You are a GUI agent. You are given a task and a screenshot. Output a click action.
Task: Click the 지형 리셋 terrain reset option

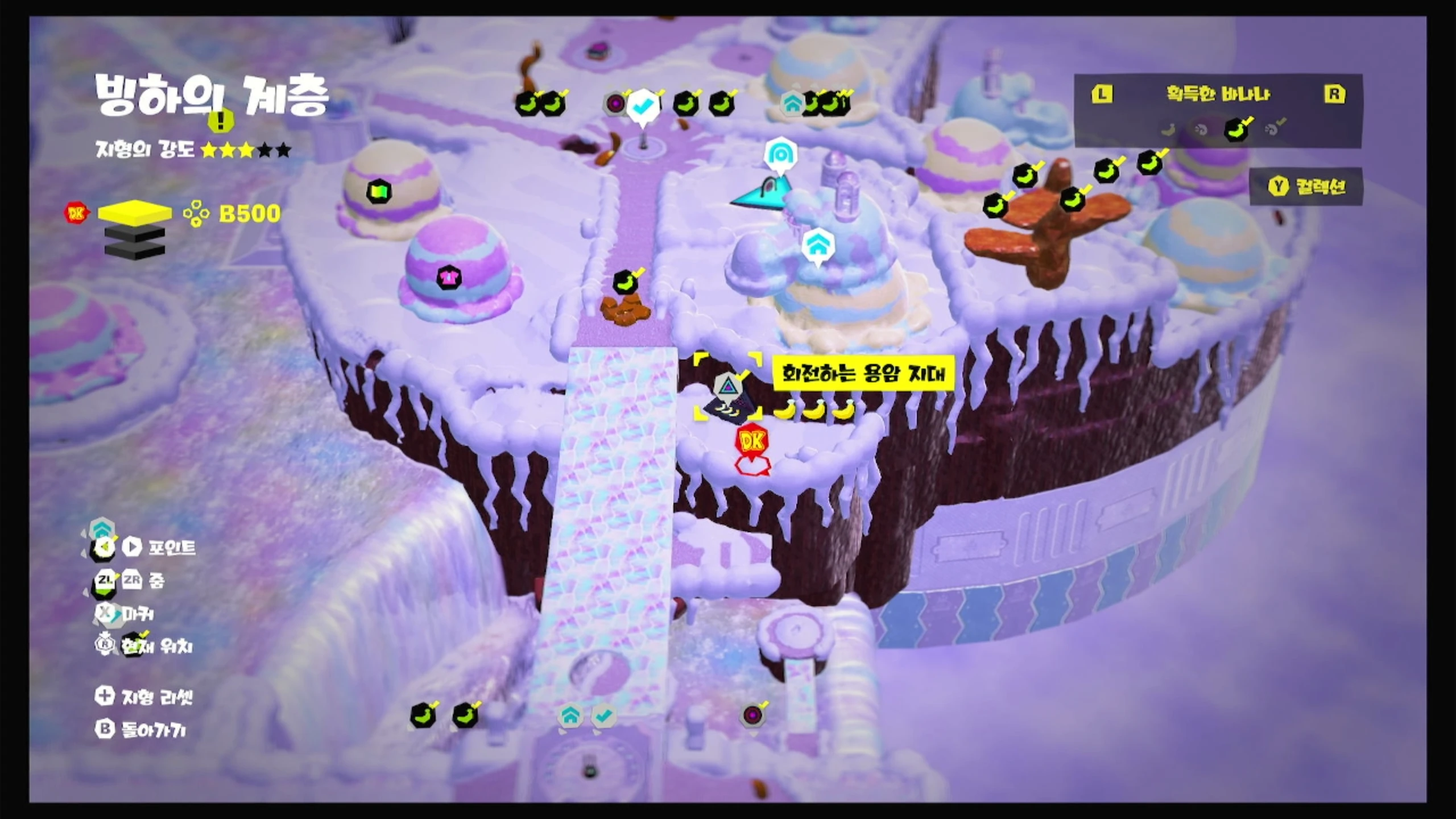coord(144,697)
